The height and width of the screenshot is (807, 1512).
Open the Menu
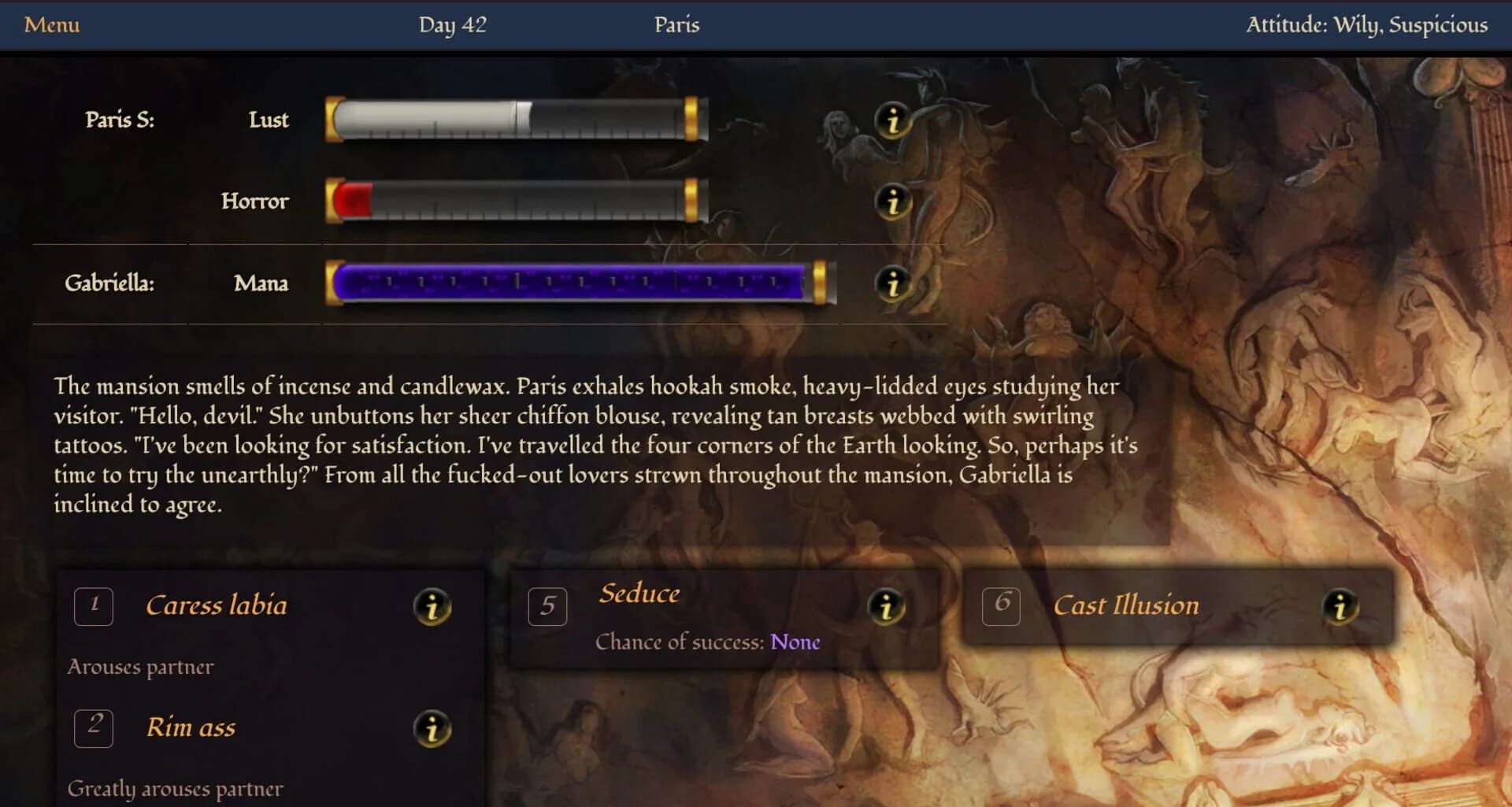click(x=51, y=24)
